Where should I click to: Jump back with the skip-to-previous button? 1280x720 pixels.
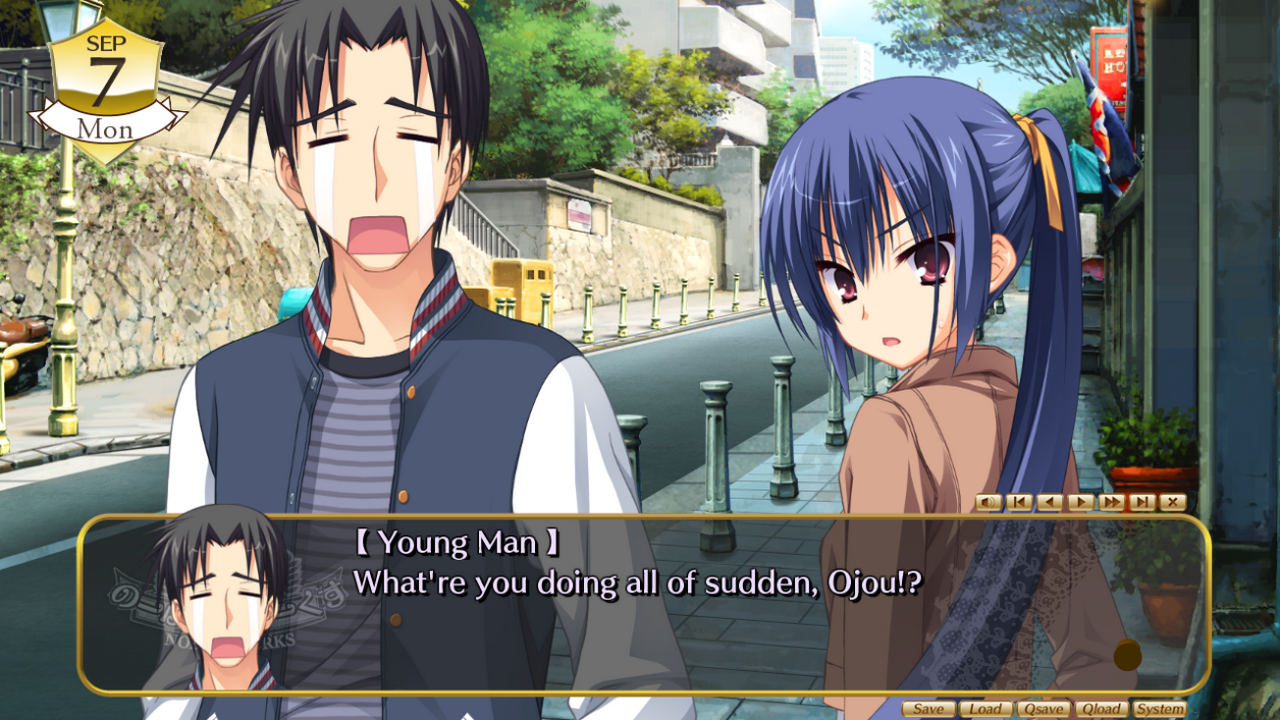tap(1019, 502)
